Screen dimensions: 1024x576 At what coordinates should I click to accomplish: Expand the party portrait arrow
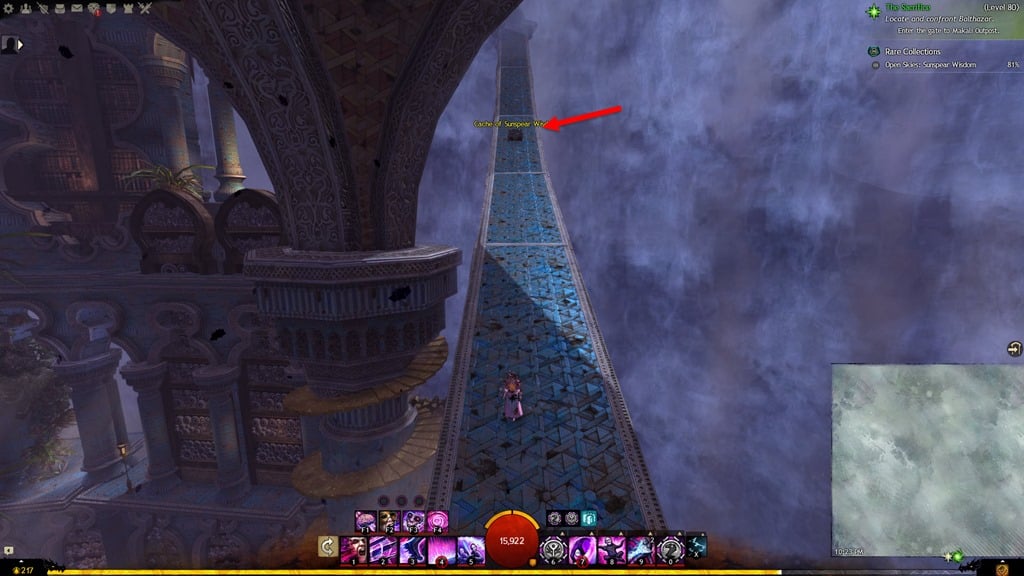(20, 45)
